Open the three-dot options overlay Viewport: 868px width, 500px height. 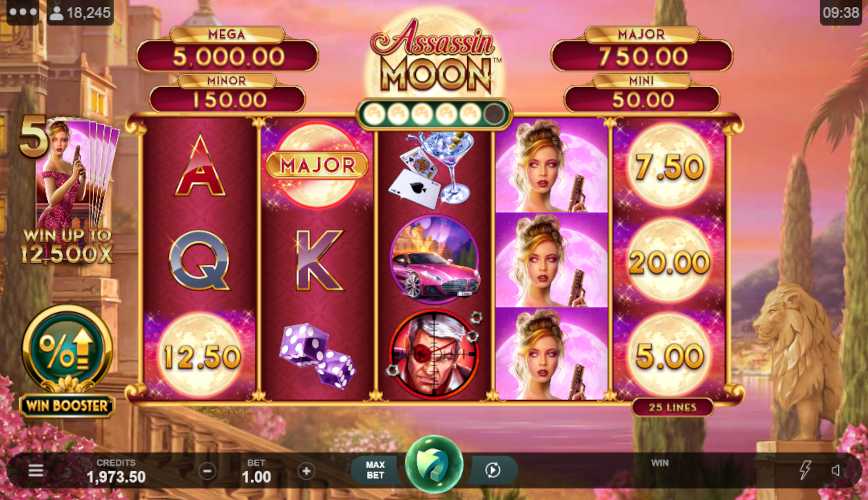[x=22, y=13]
